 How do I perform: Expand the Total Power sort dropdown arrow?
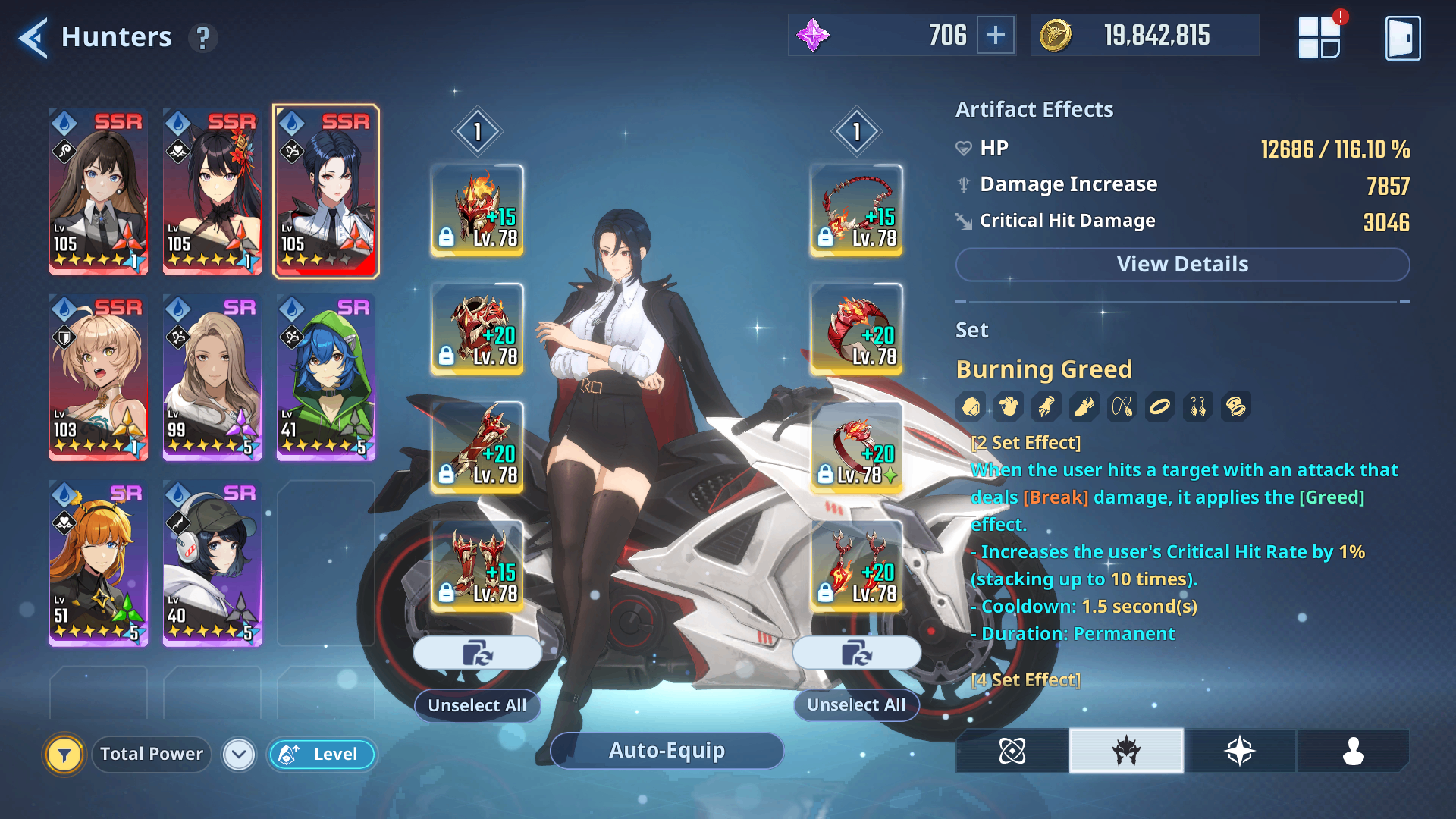tap(239, 755)
